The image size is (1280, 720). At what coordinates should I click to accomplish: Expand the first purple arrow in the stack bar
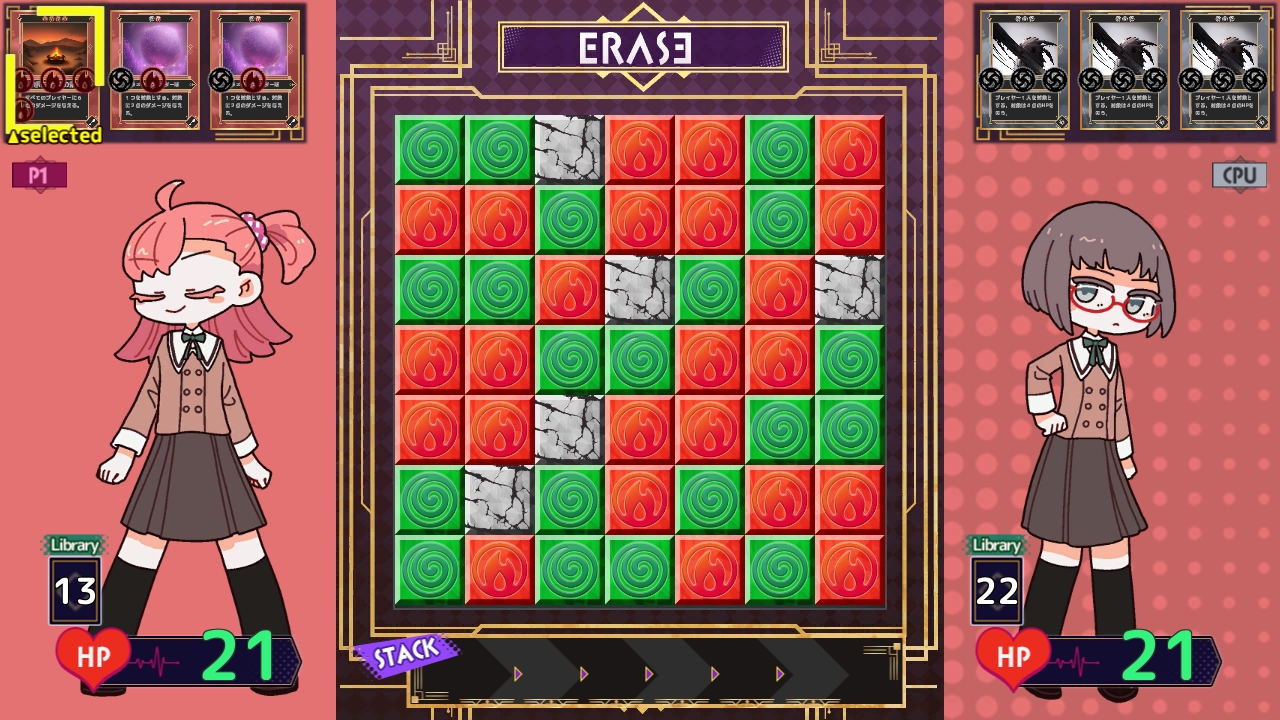(x=517, y=674)
